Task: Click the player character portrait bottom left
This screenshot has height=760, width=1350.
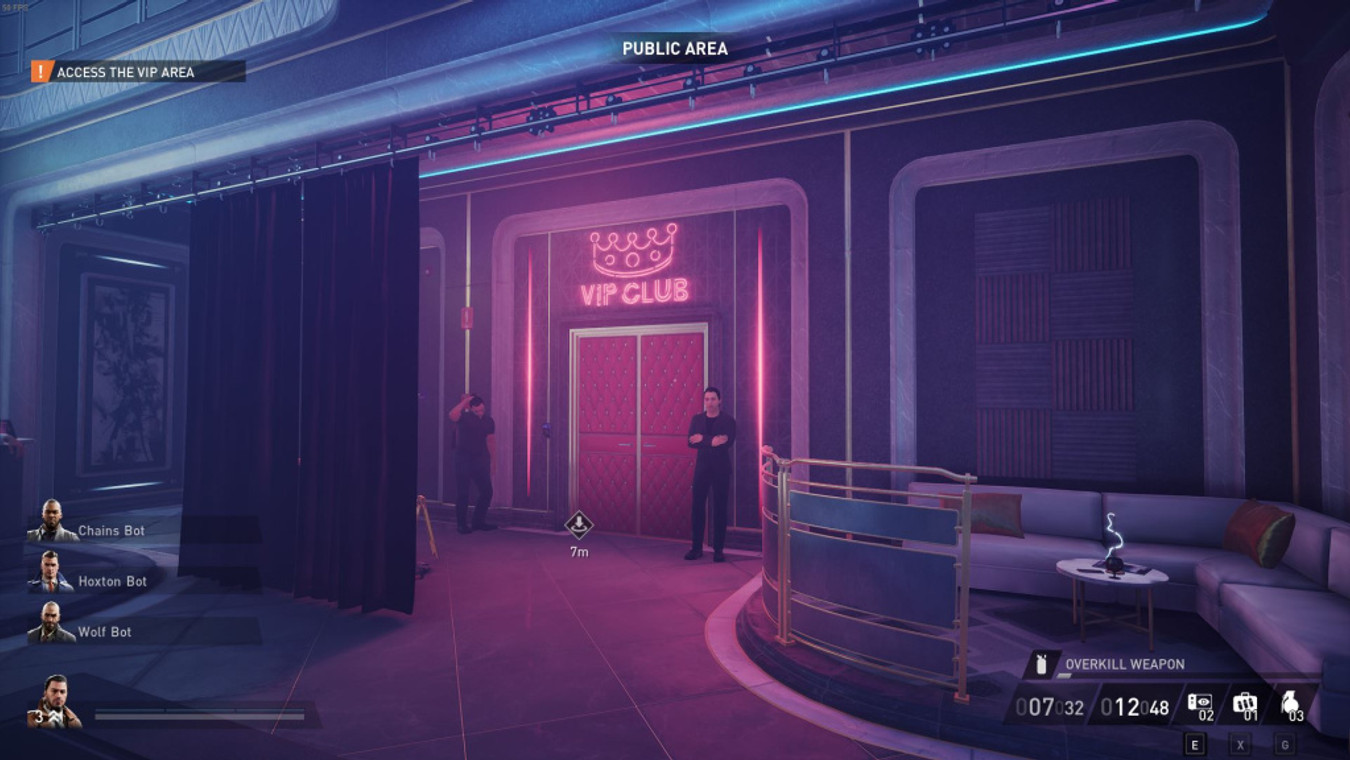Action: [55, 695]
